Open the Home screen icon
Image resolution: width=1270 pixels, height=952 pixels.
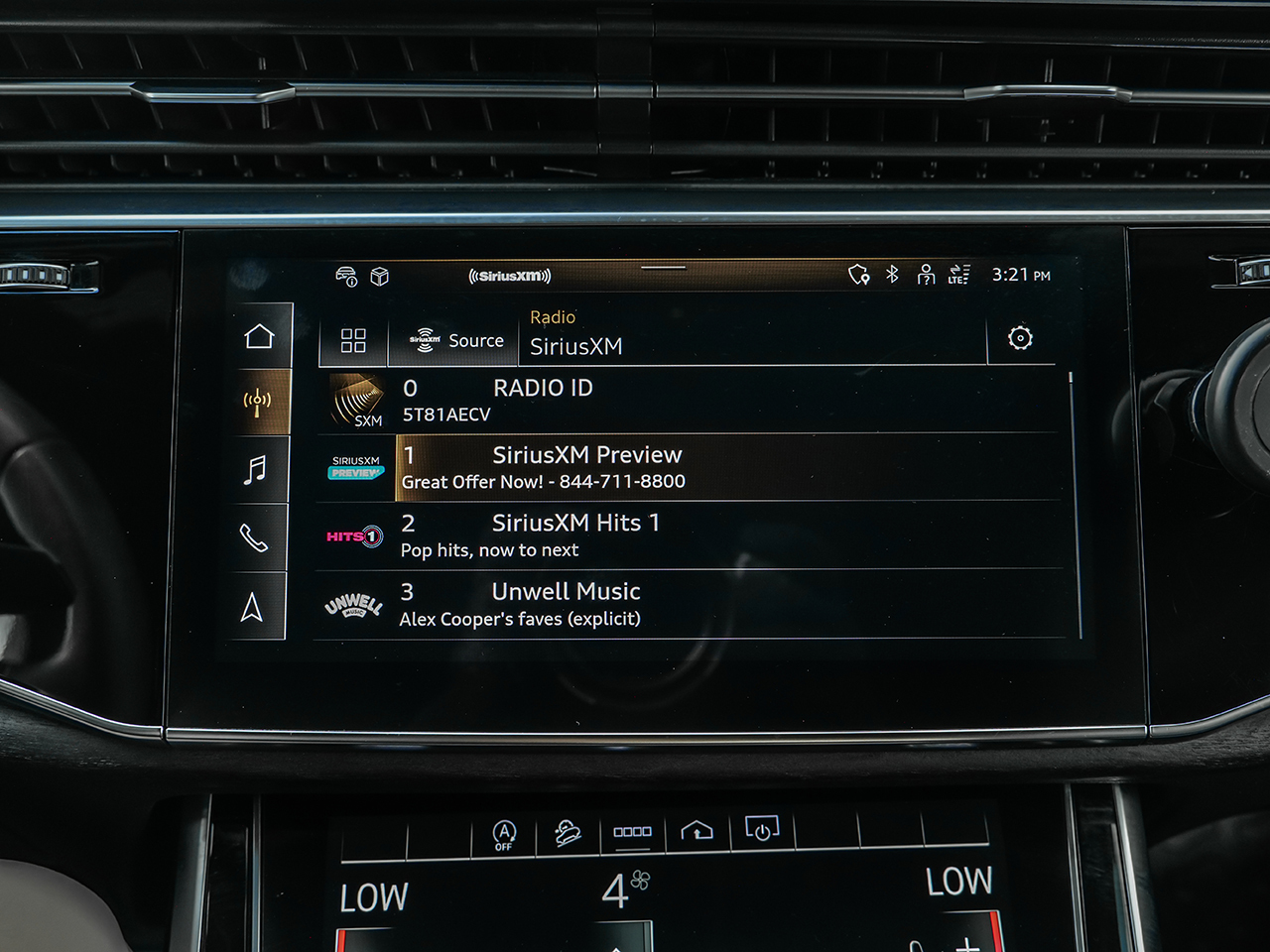point(259,336)
